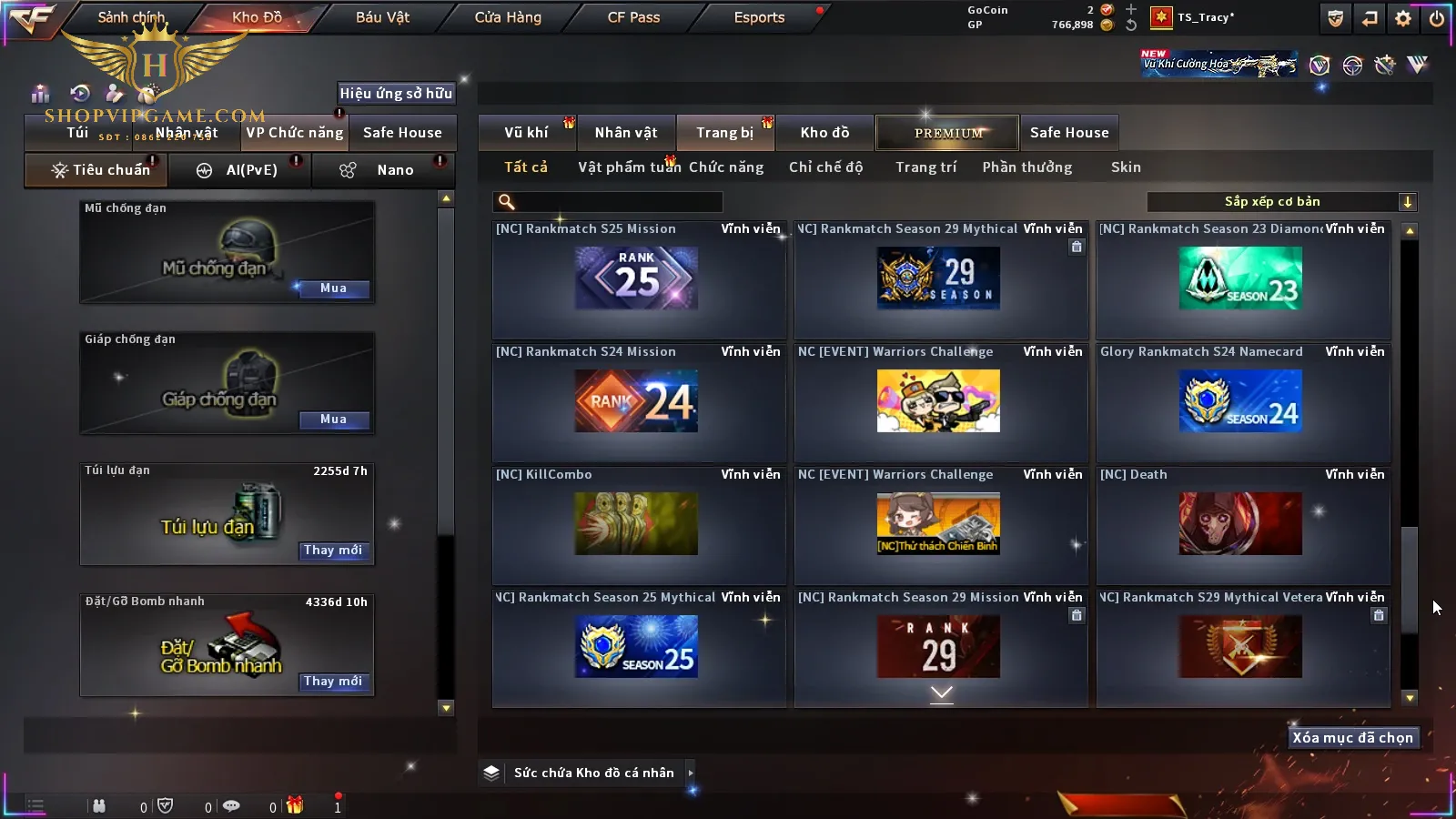1456x819 pixels.
Task: Choose the Tất cả filter
Action: (526, 167)
